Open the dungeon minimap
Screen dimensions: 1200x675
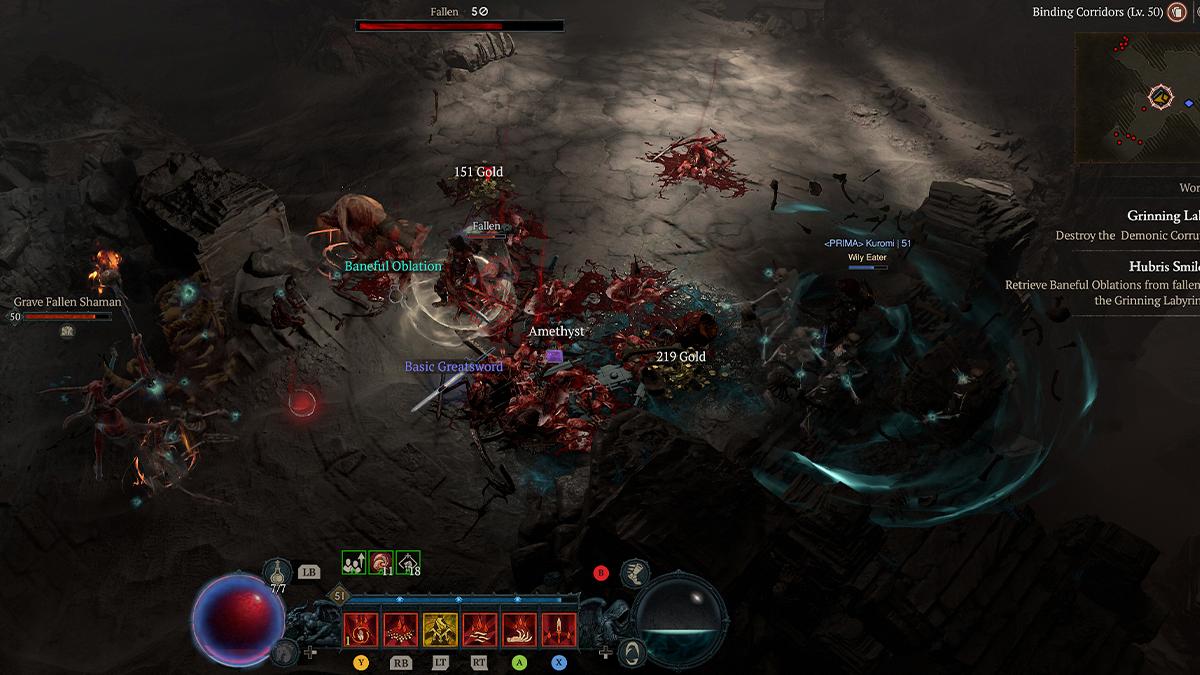(x=1137, y=98)
